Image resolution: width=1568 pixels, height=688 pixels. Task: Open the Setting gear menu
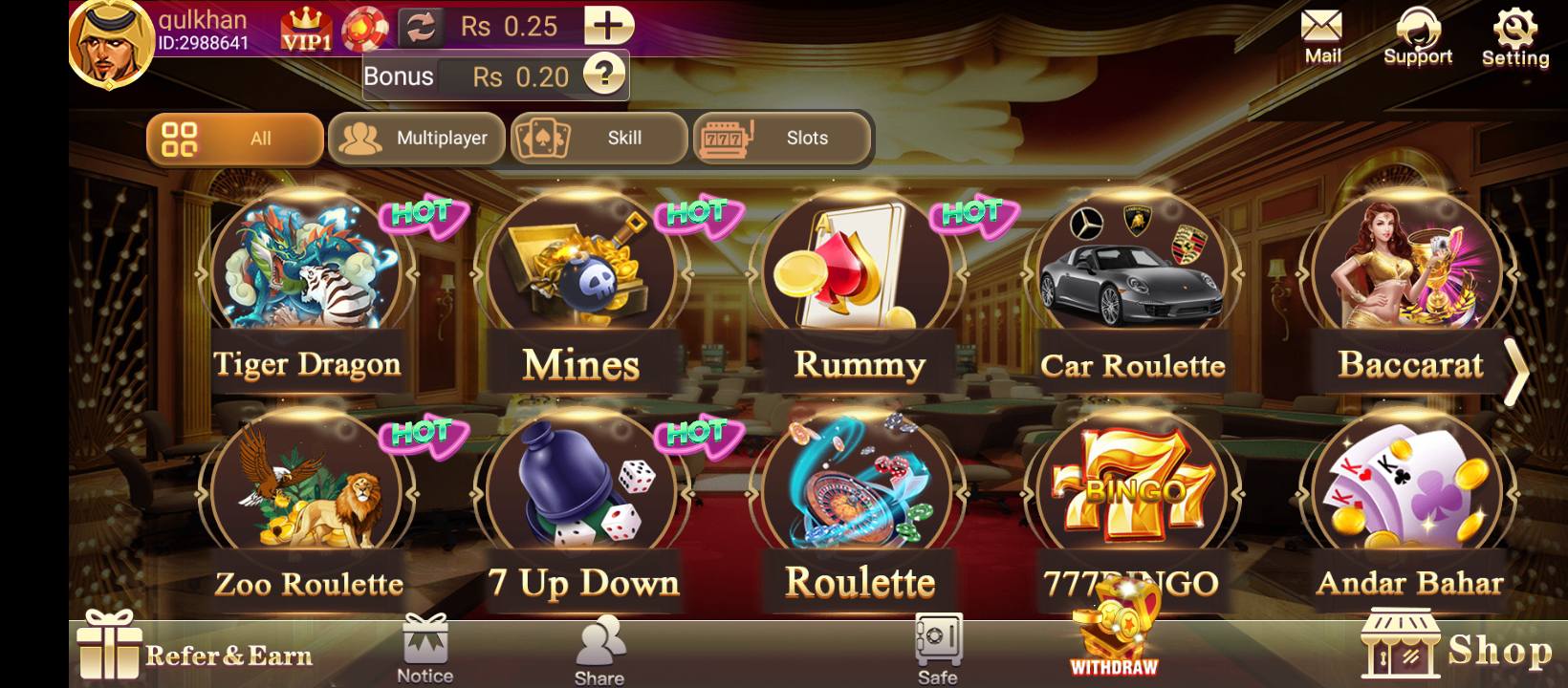coord(1515,37)
